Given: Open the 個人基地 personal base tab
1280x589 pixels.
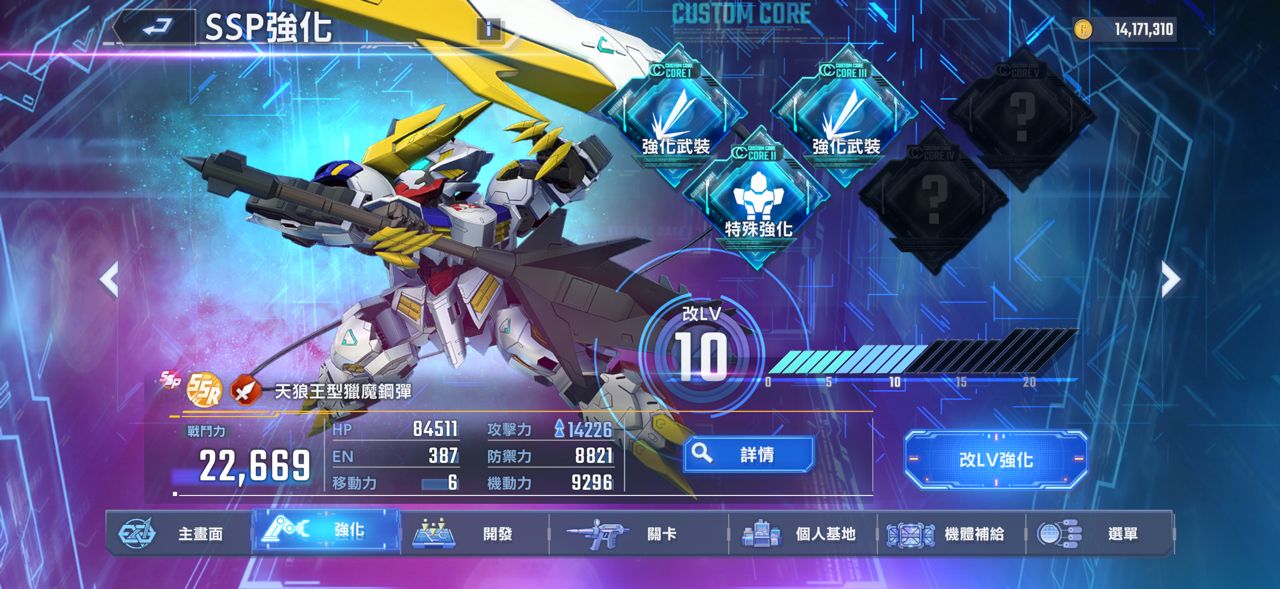Looking at the screenshot, I should 802,533.
